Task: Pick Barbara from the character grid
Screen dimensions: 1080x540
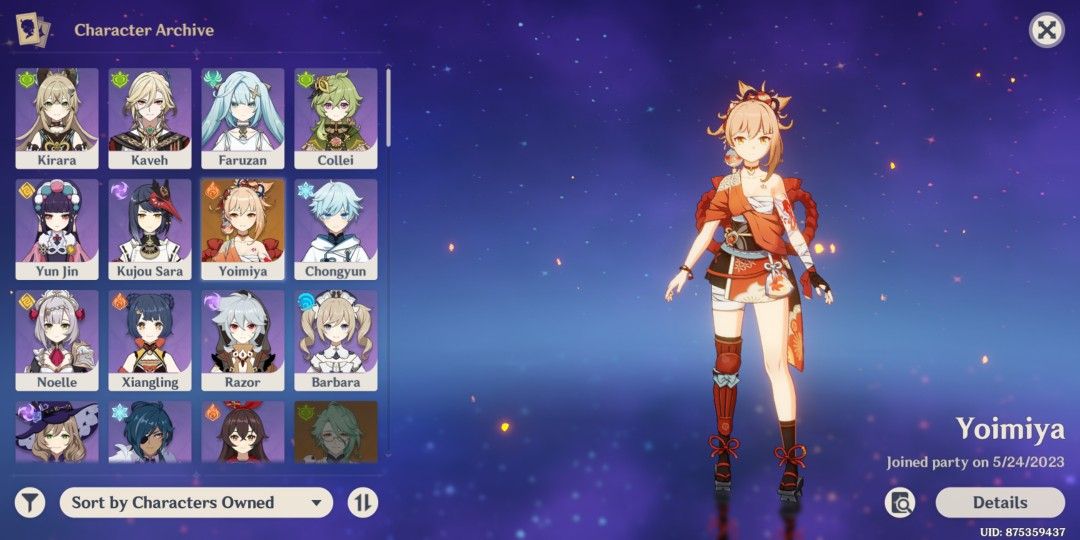Action: coord(335,340)
